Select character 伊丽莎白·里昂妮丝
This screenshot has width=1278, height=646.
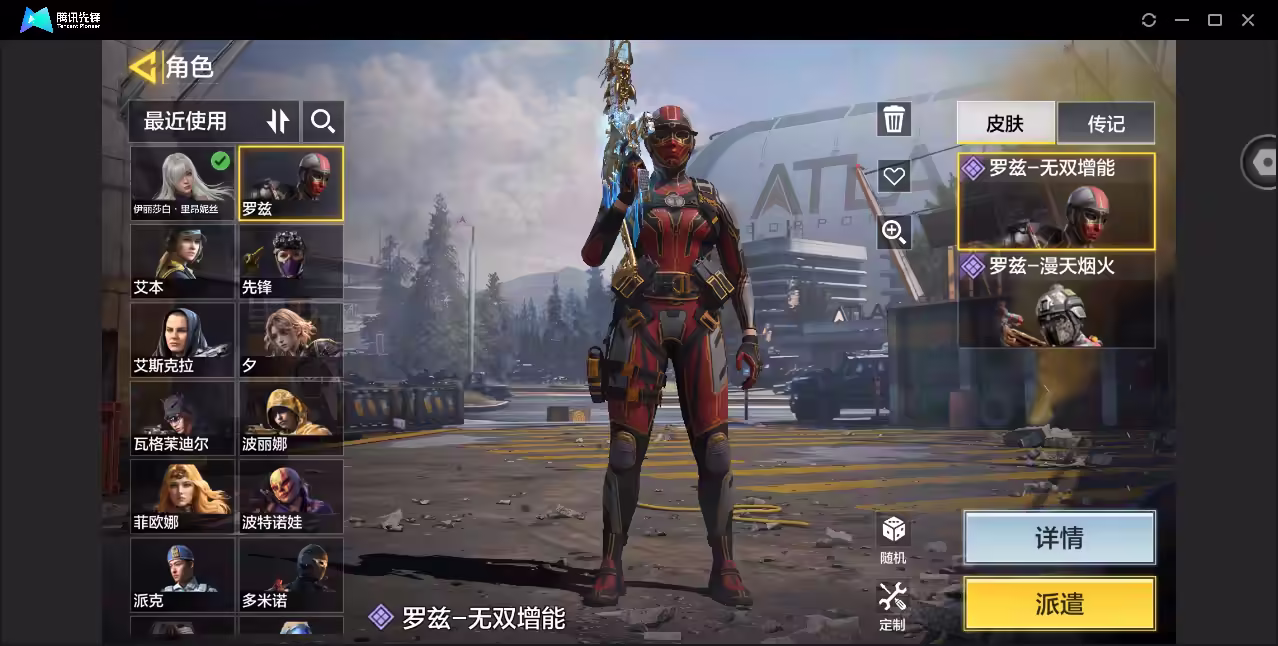182,183
